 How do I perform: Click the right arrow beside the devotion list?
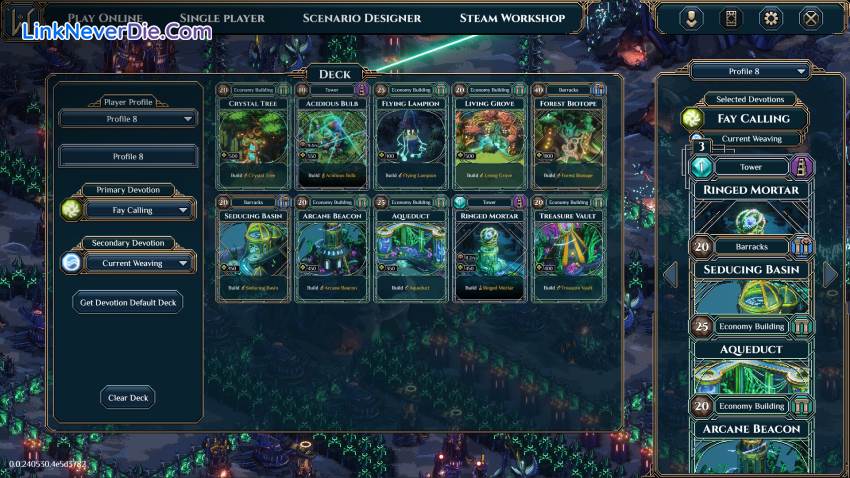[x=830, y=275]
